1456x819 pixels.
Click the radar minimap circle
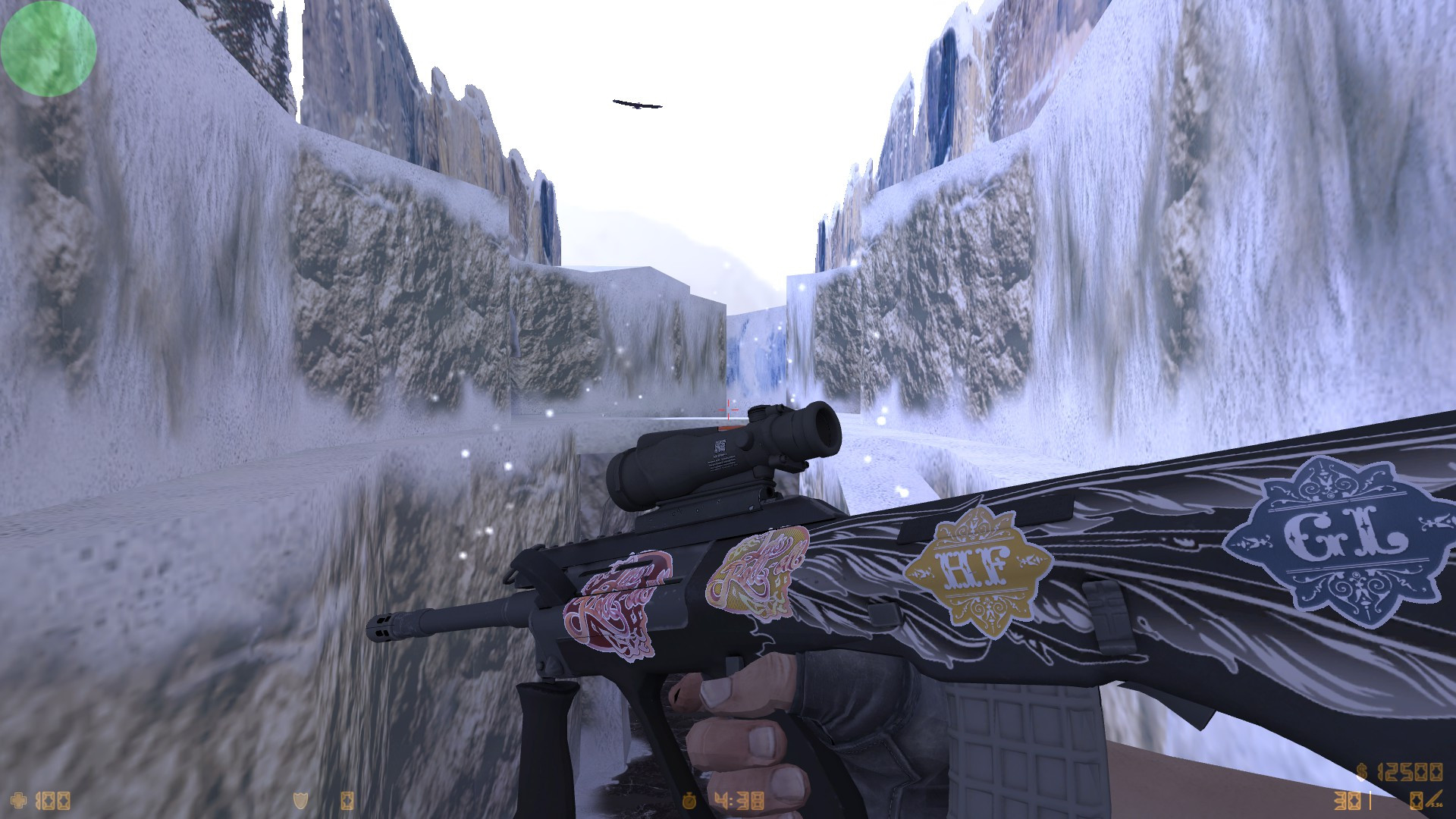[x=48, y=48]
